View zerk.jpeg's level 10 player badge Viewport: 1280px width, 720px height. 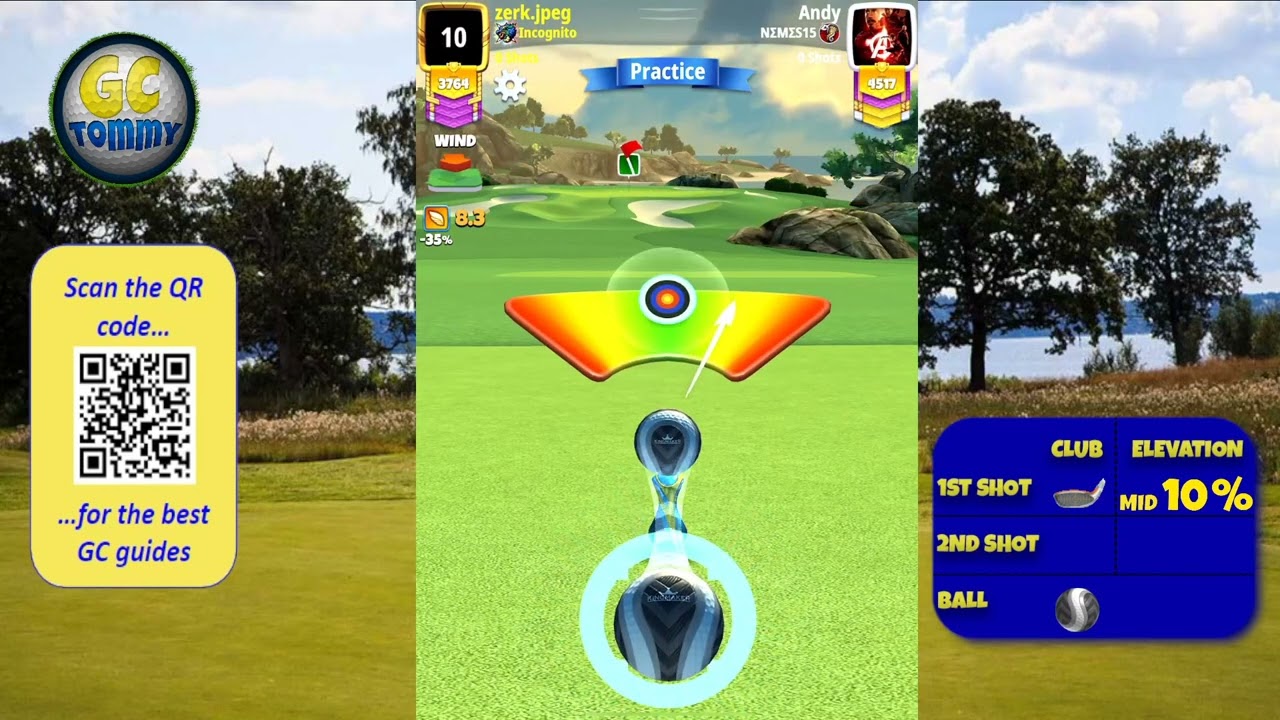pos(453,38)
